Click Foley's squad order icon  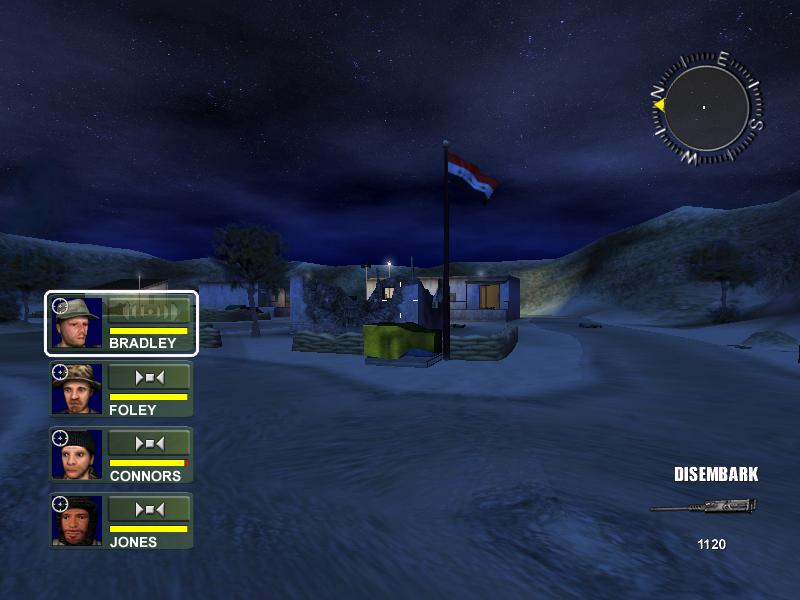(148, 377)
